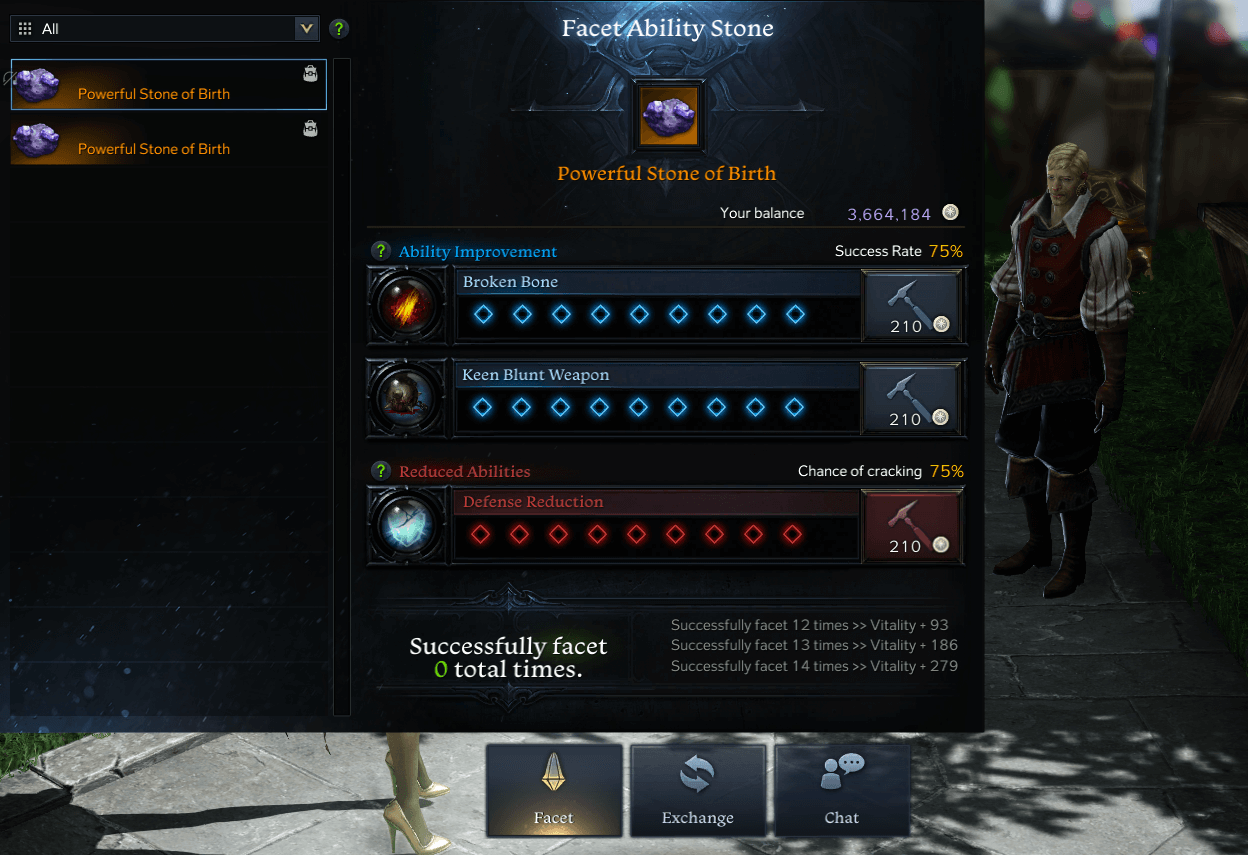Image resolution: width=1248 pixels, height=855 pixels.
Task: Open the Exchange option
Action: click(698, 791)
